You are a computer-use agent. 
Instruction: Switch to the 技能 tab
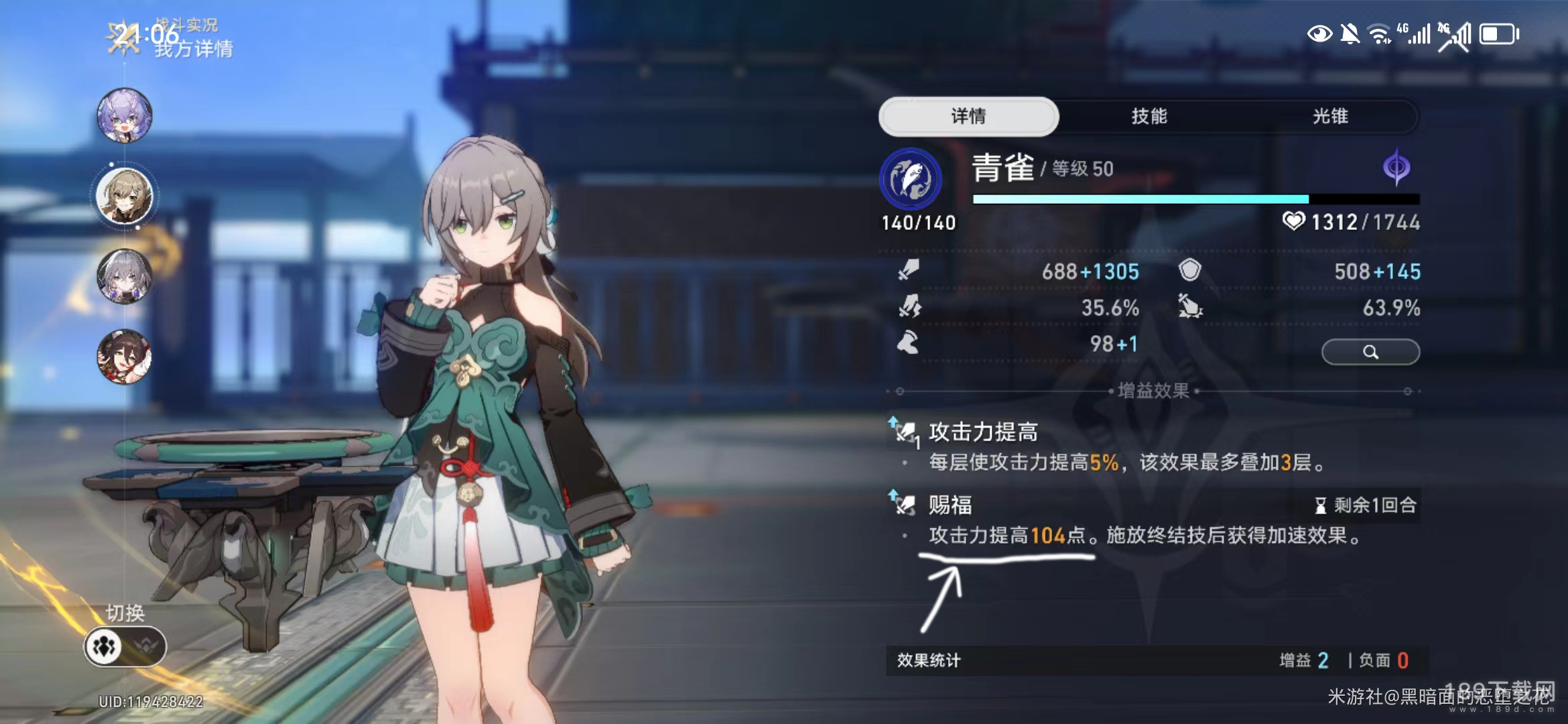coord(1149,116)
